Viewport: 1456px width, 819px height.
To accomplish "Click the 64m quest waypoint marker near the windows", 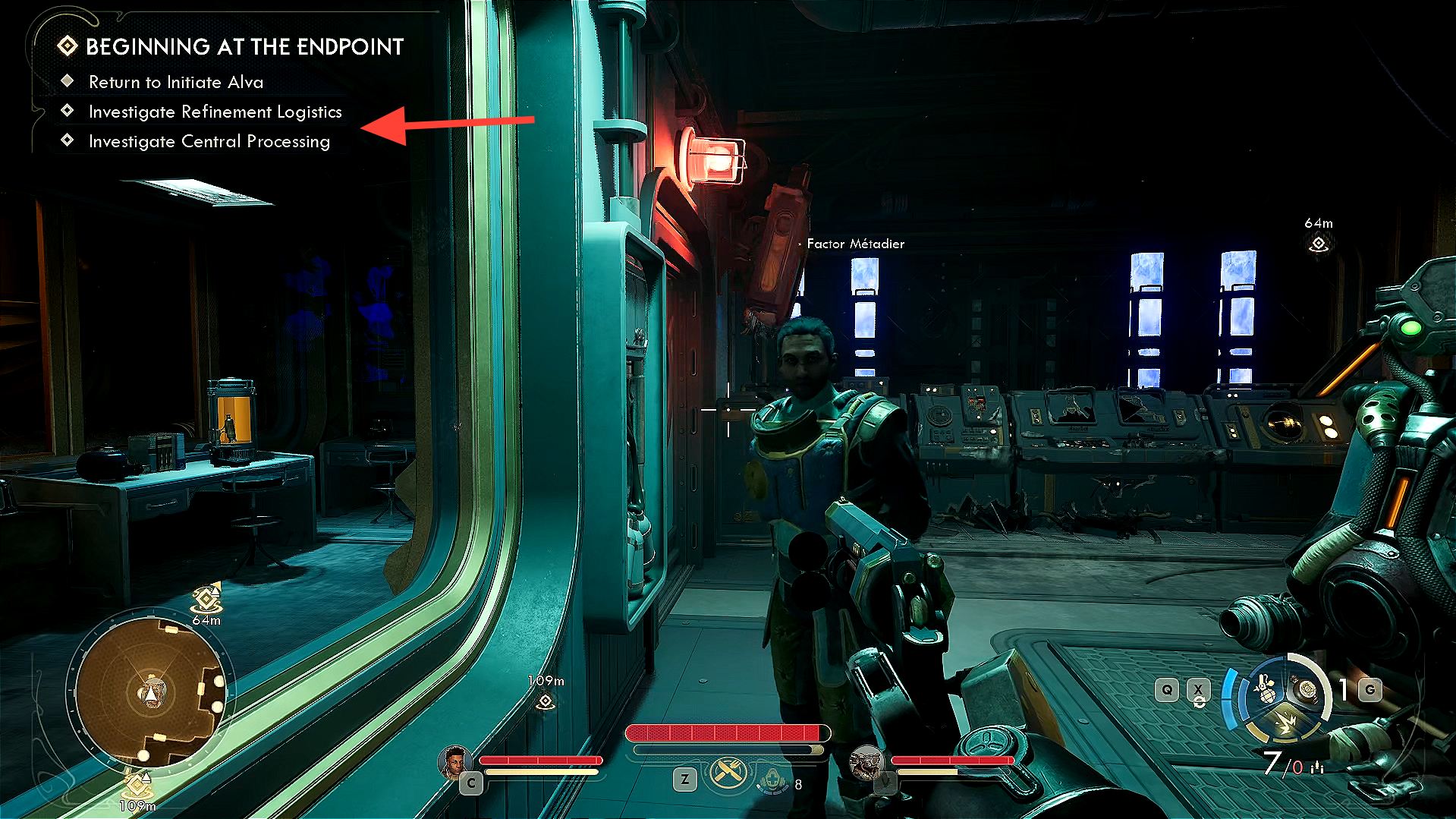I will click(x=1319, y=244).
